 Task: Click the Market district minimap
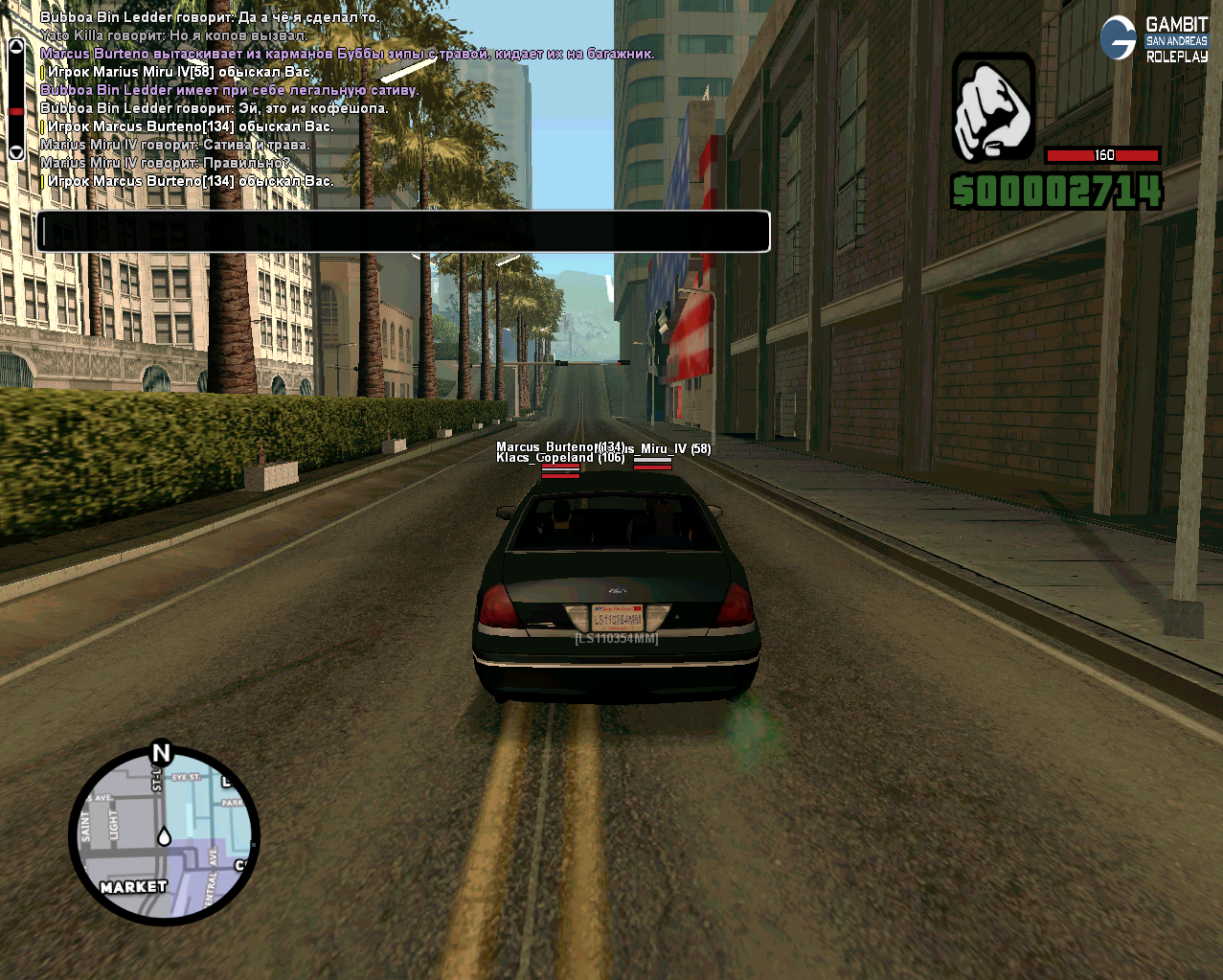(164, 836)
